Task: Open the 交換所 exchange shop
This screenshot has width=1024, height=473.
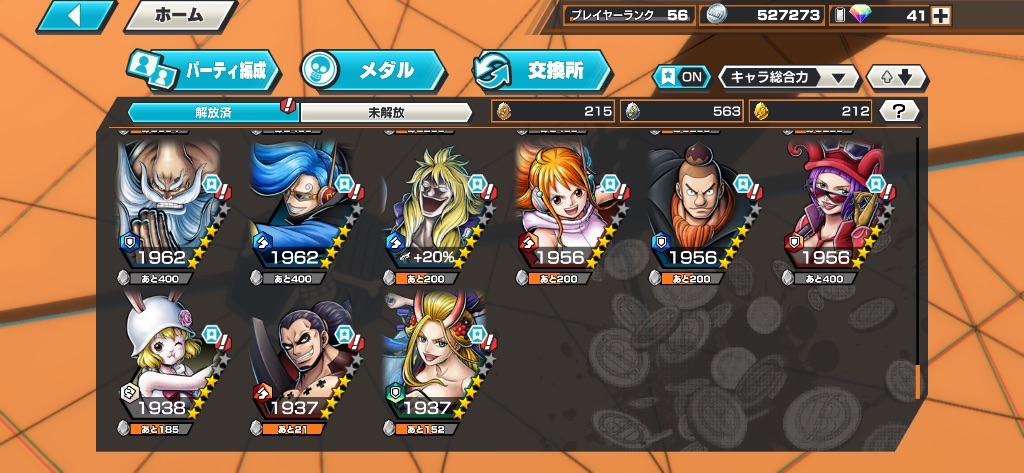Action: click(x=542, y=70)
